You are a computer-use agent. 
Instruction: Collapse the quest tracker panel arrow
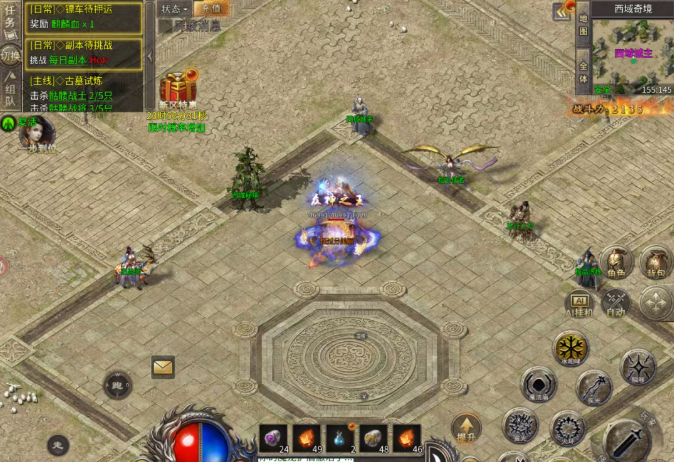148,55
